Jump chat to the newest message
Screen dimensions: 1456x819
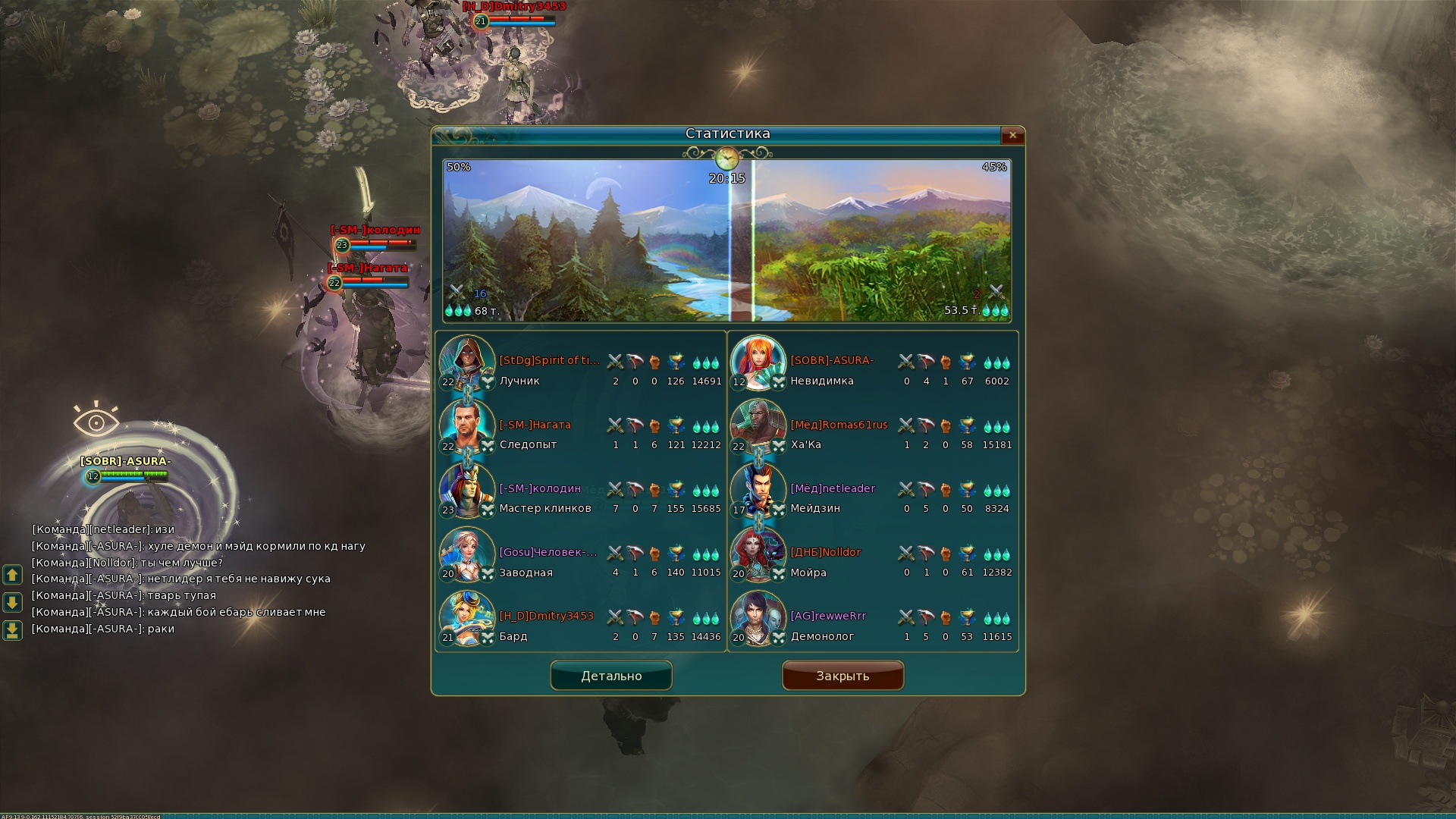coord(12,630)
